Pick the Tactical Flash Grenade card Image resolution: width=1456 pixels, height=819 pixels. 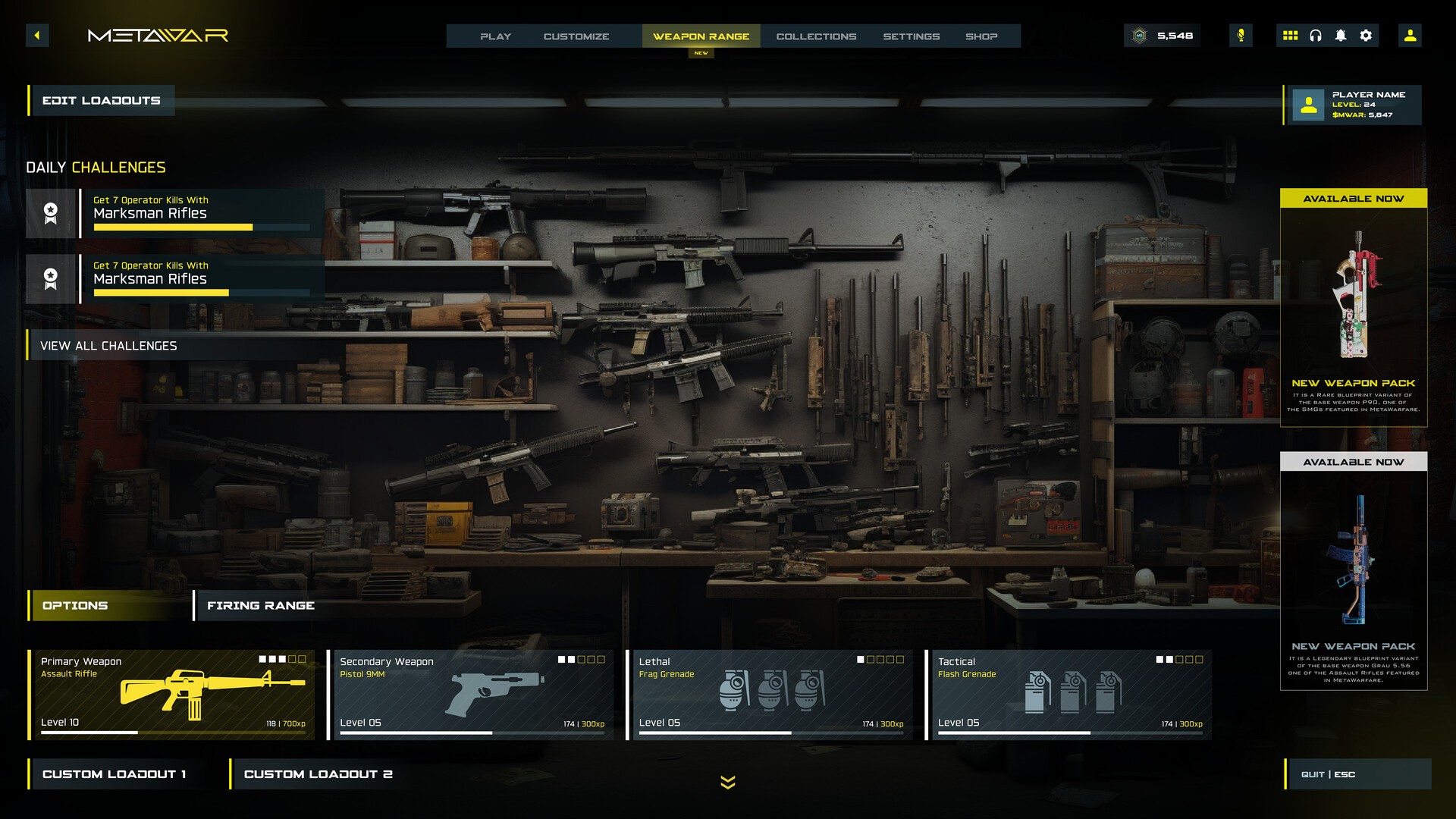tap(1068, 694)
